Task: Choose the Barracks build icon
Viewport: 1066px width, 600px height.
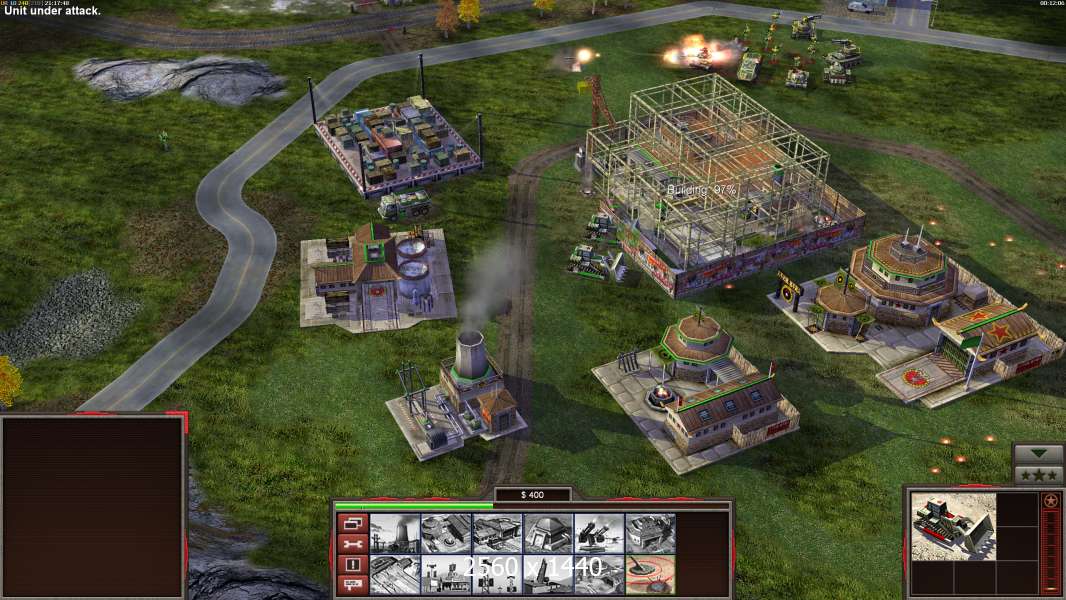Action: point(445,533)
